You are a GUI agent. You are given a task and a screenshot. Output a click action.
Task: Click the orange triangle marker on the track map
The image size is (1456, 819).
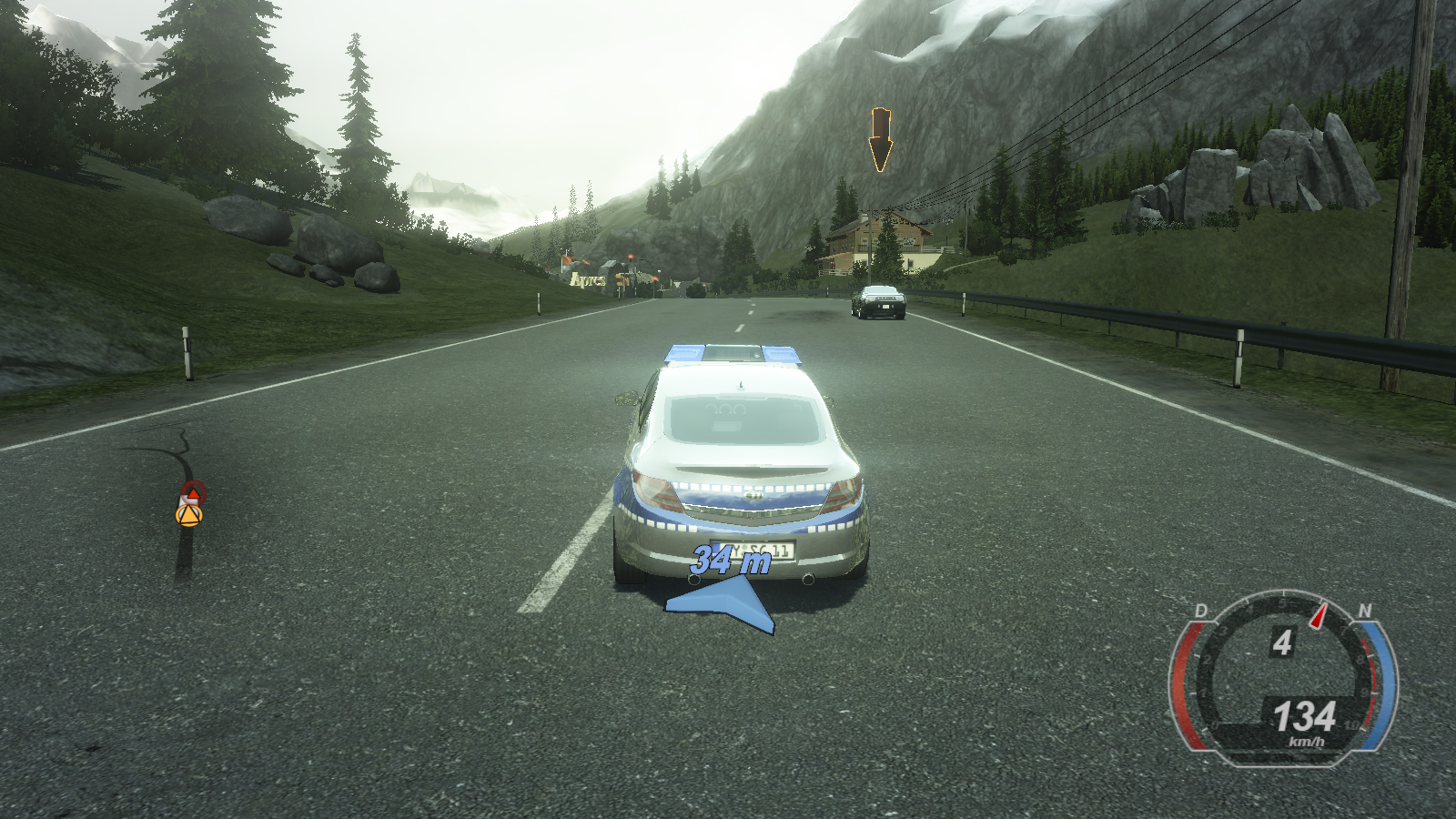point(188,515)
